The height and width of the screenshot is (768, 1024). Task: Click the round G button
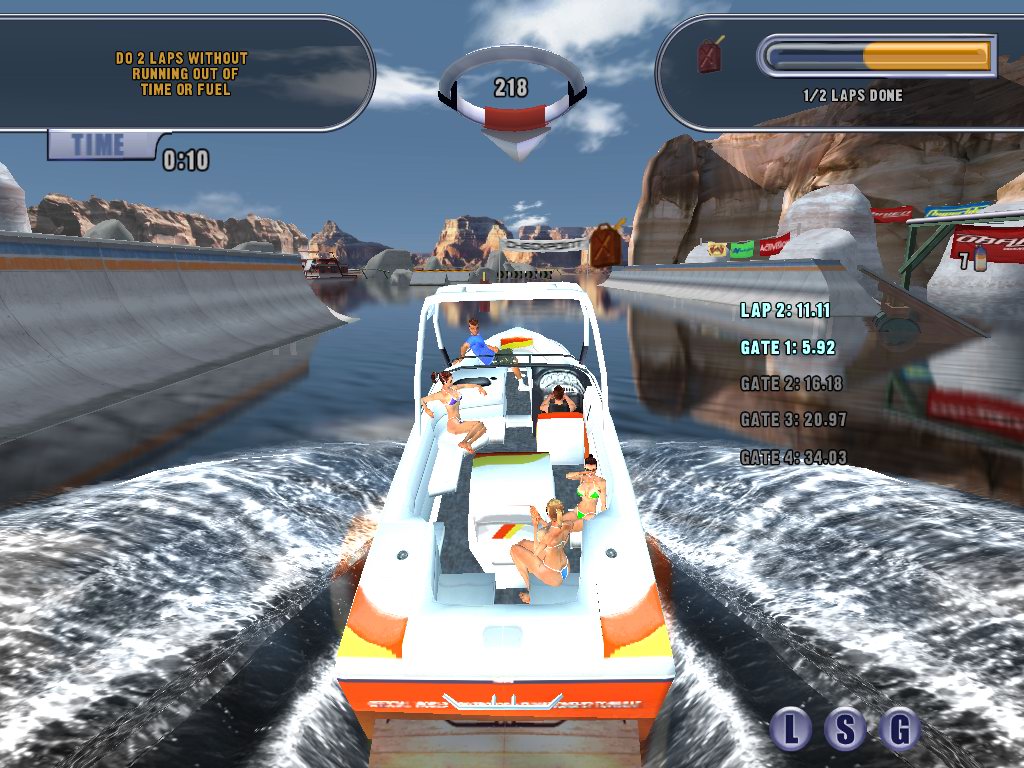(899, 729)
